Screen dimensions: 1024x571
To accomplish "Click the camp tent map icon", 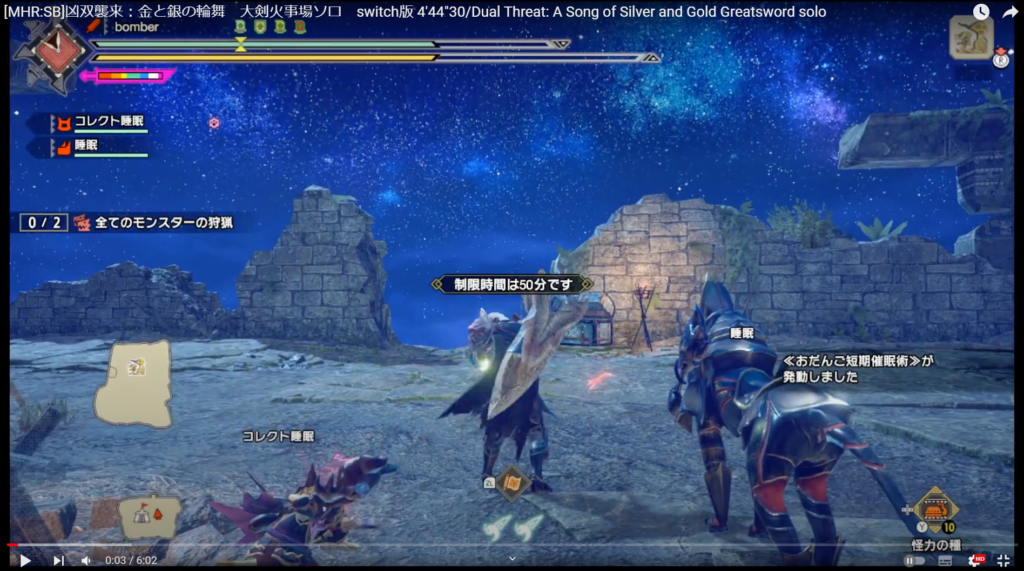I will click(149, 517).
